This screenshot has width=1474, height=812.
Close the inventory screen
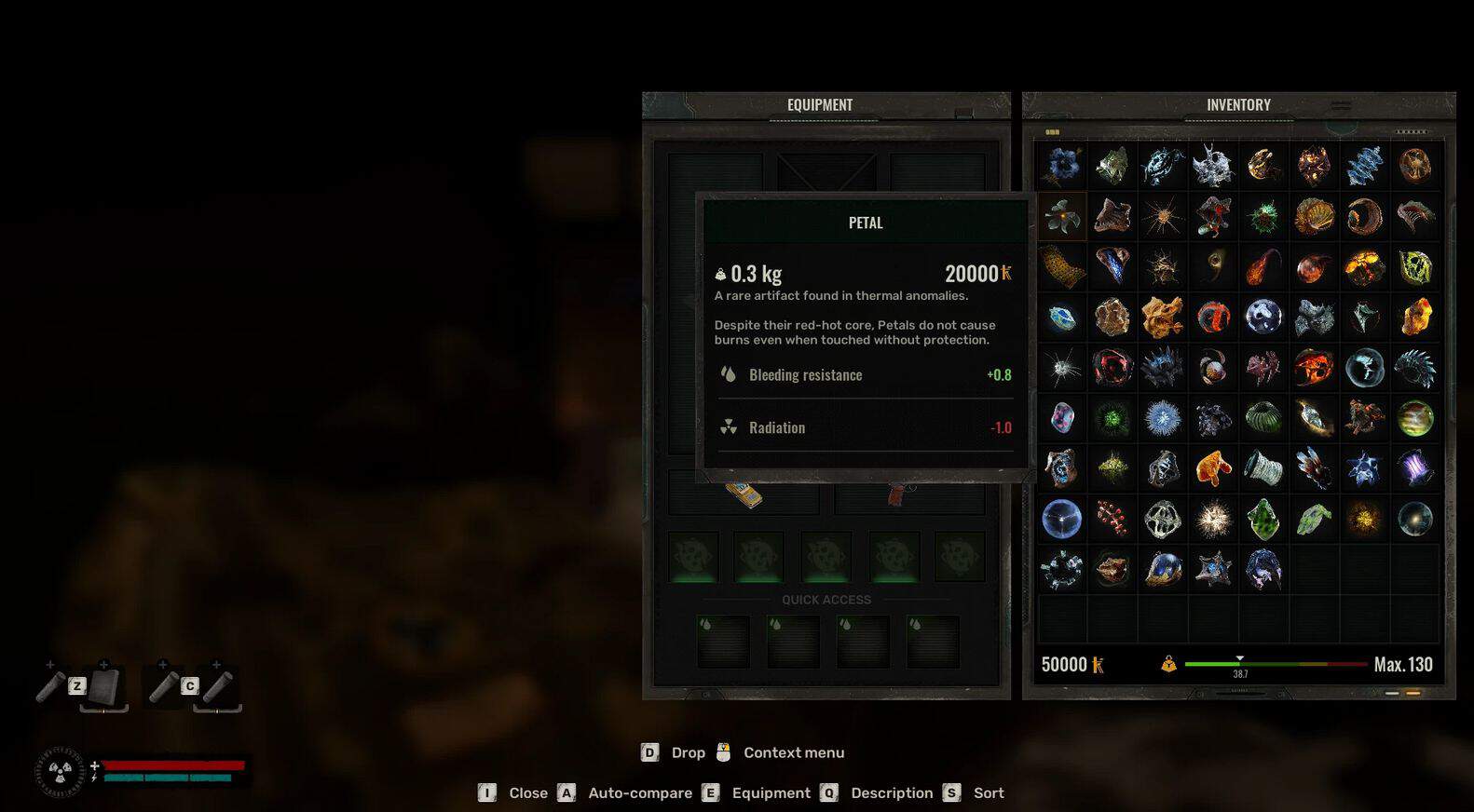[527, 792]
